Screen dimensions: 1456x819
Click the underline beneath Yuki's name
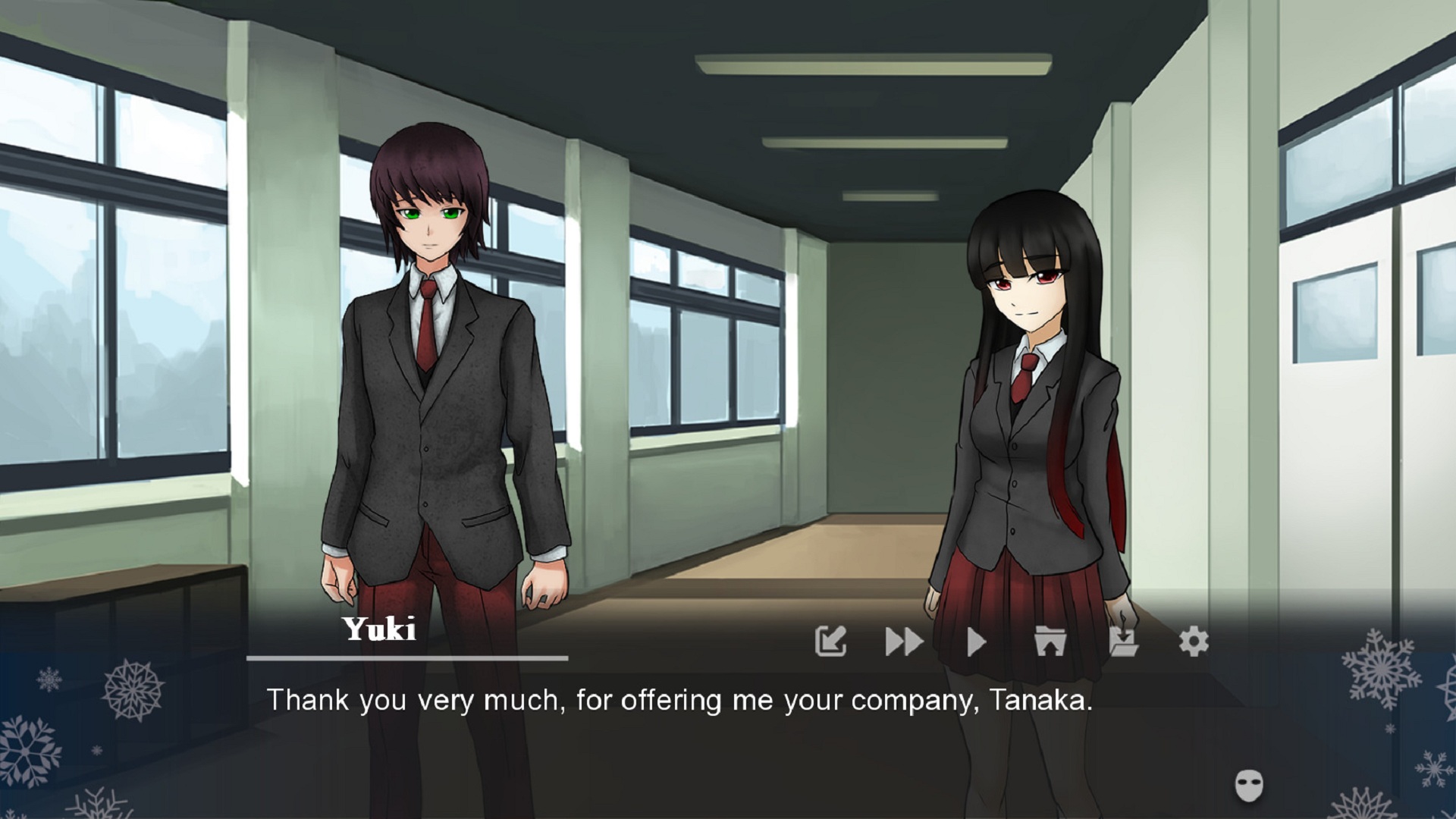coord(407,658)
